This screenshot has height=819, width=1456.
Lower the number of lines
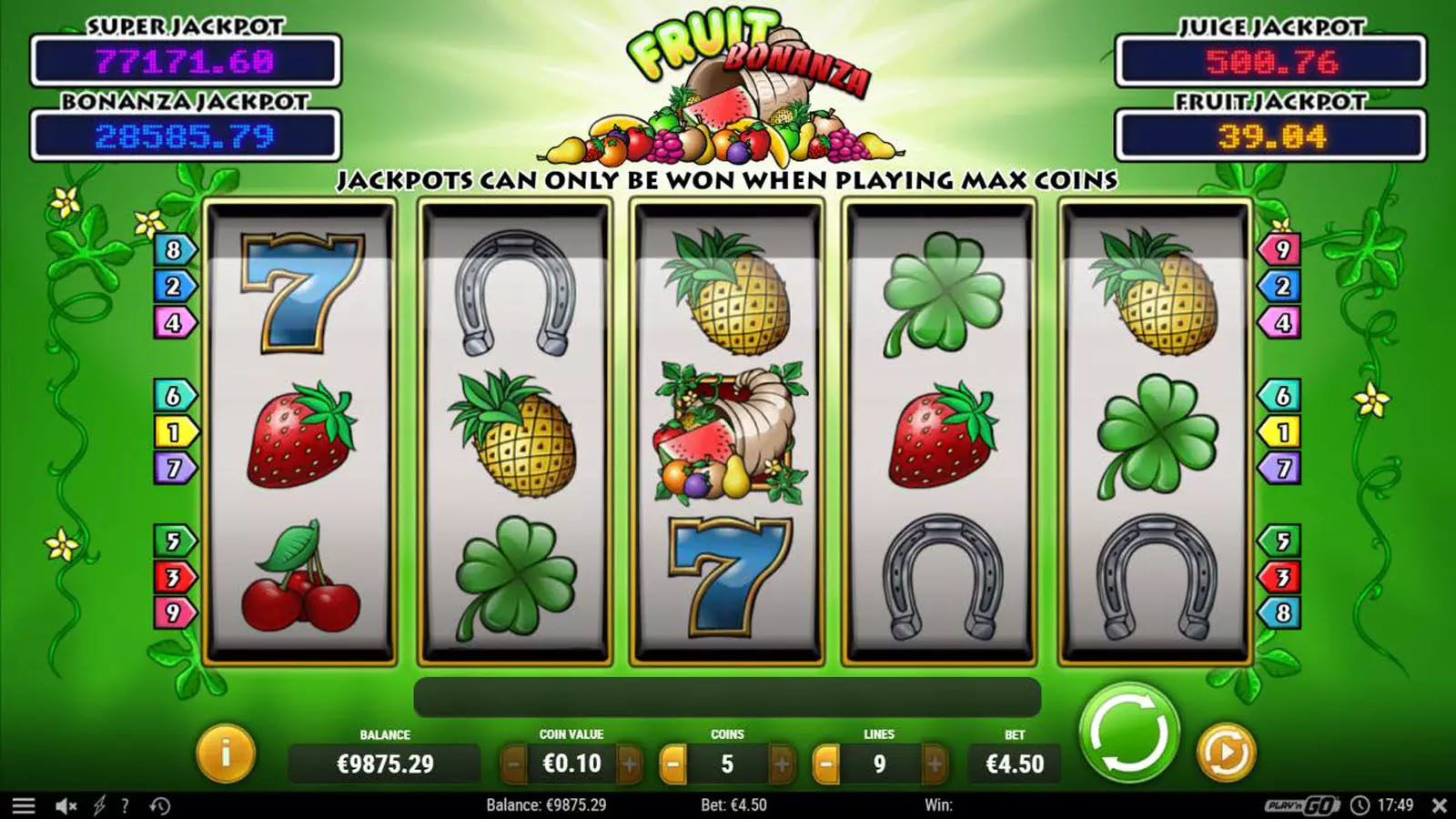tap(825, 764)
